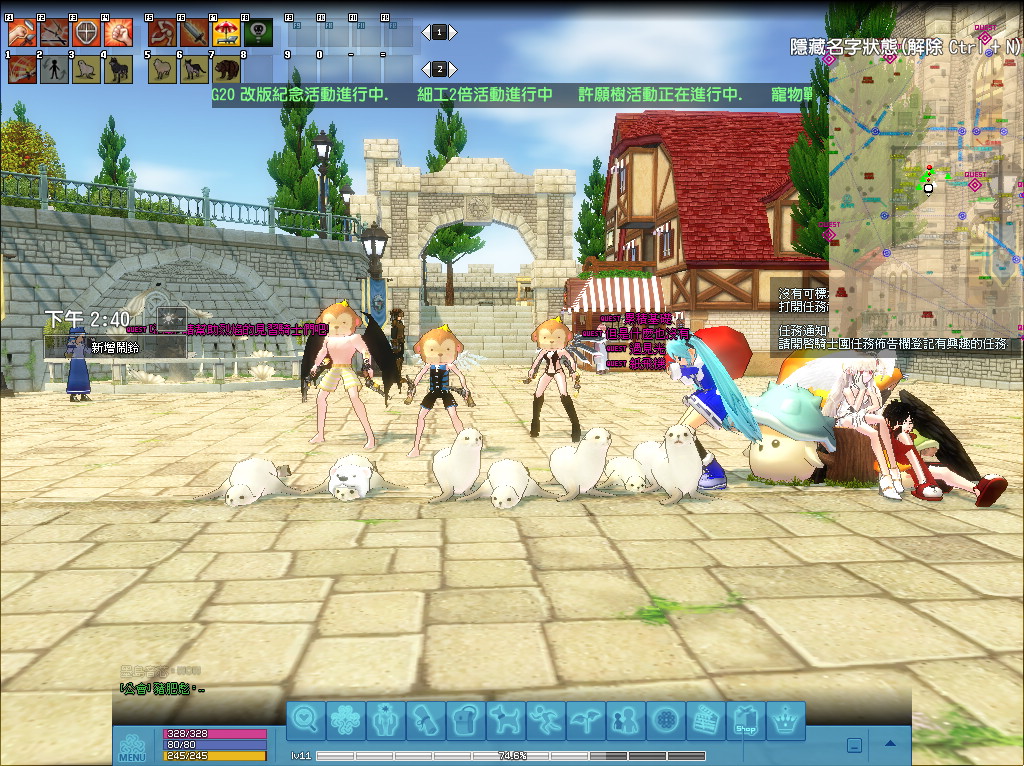The width and height of the screenshot is (1024, 766).
Task: Click the magnifying glass heart icon
Action: point(306,720)
